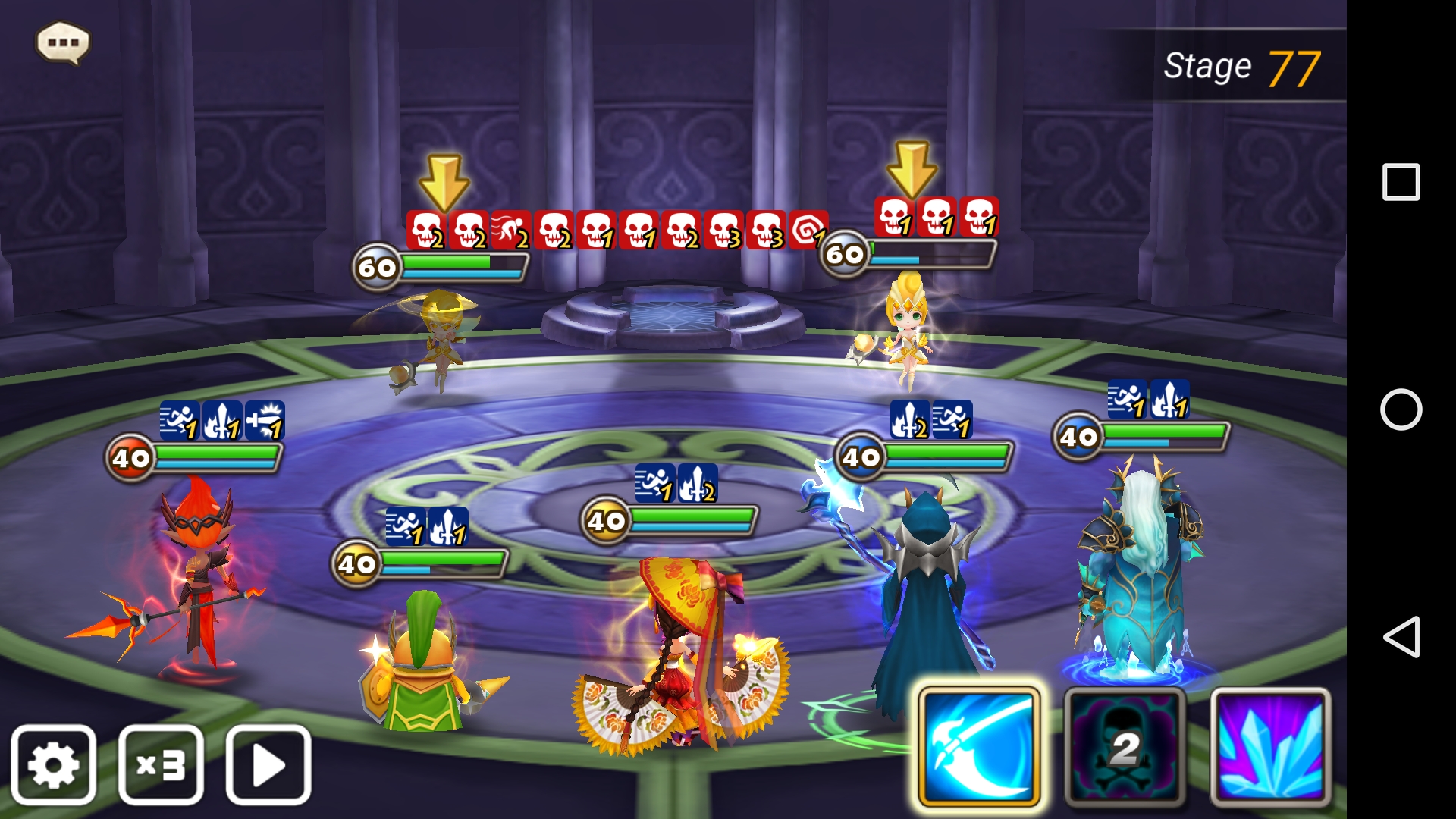Toggle the x3 battle speed button
Image resolution: width=1456 pixels, height=819 pixels.
tap(161, 764)
